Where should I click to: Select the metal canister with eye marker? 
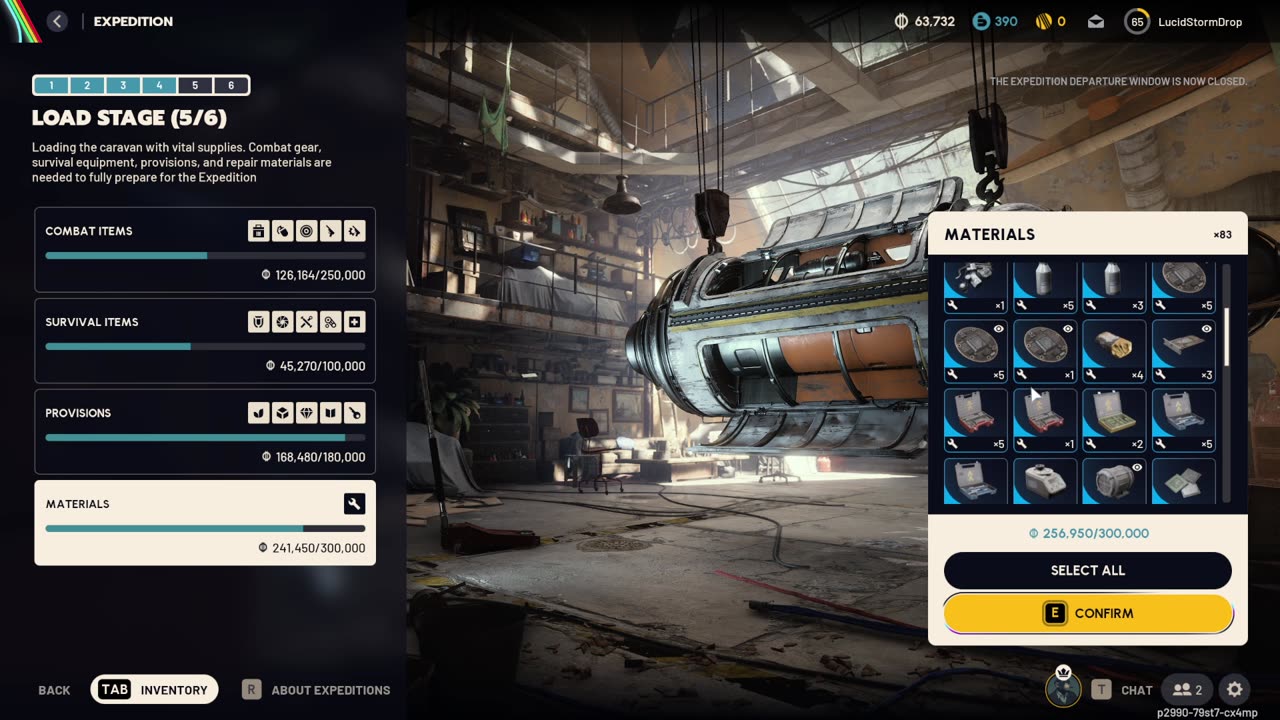click(1114, 481)
